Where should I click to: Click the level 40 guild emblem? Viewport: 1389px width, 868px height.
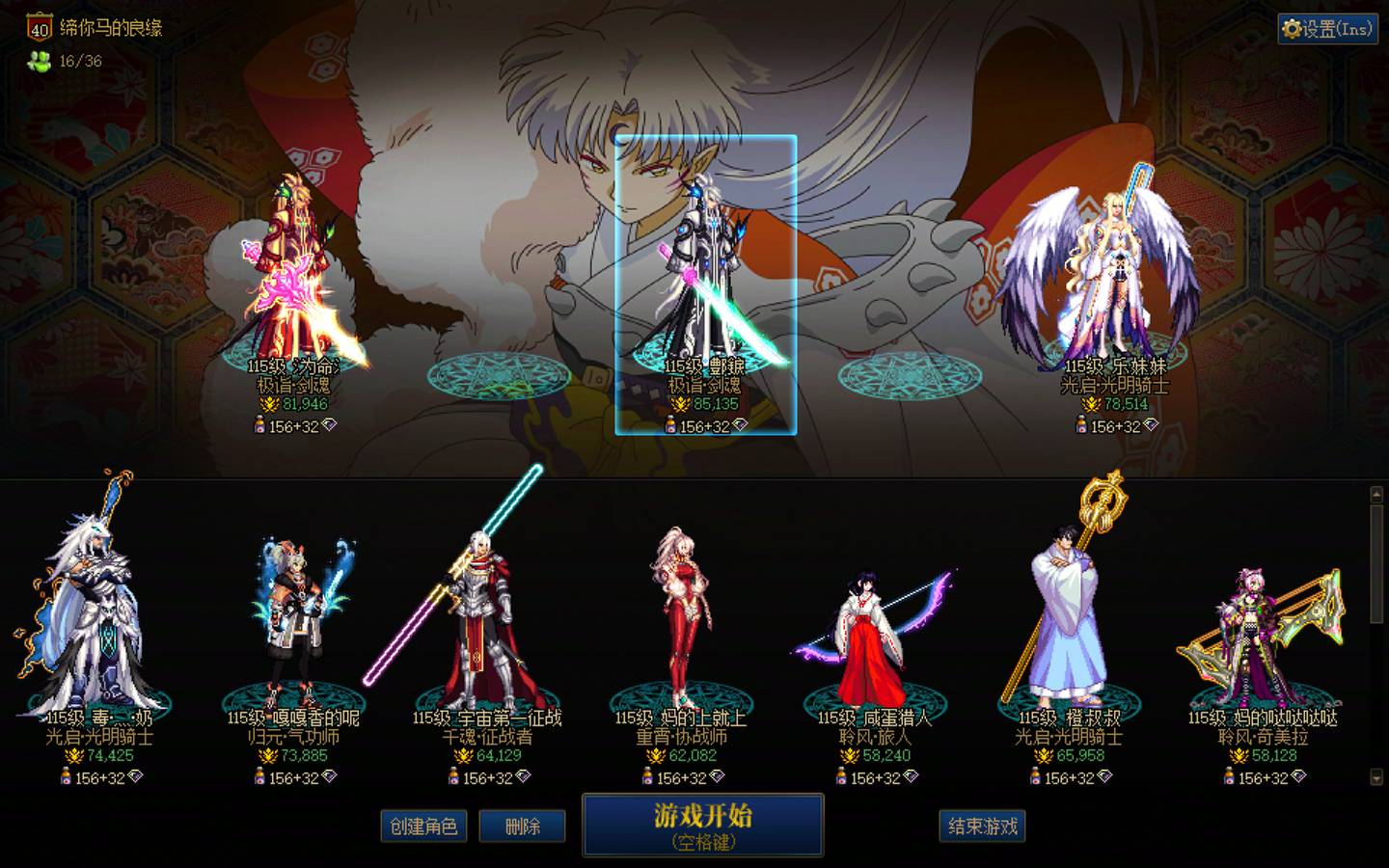(x=39, y=29)
